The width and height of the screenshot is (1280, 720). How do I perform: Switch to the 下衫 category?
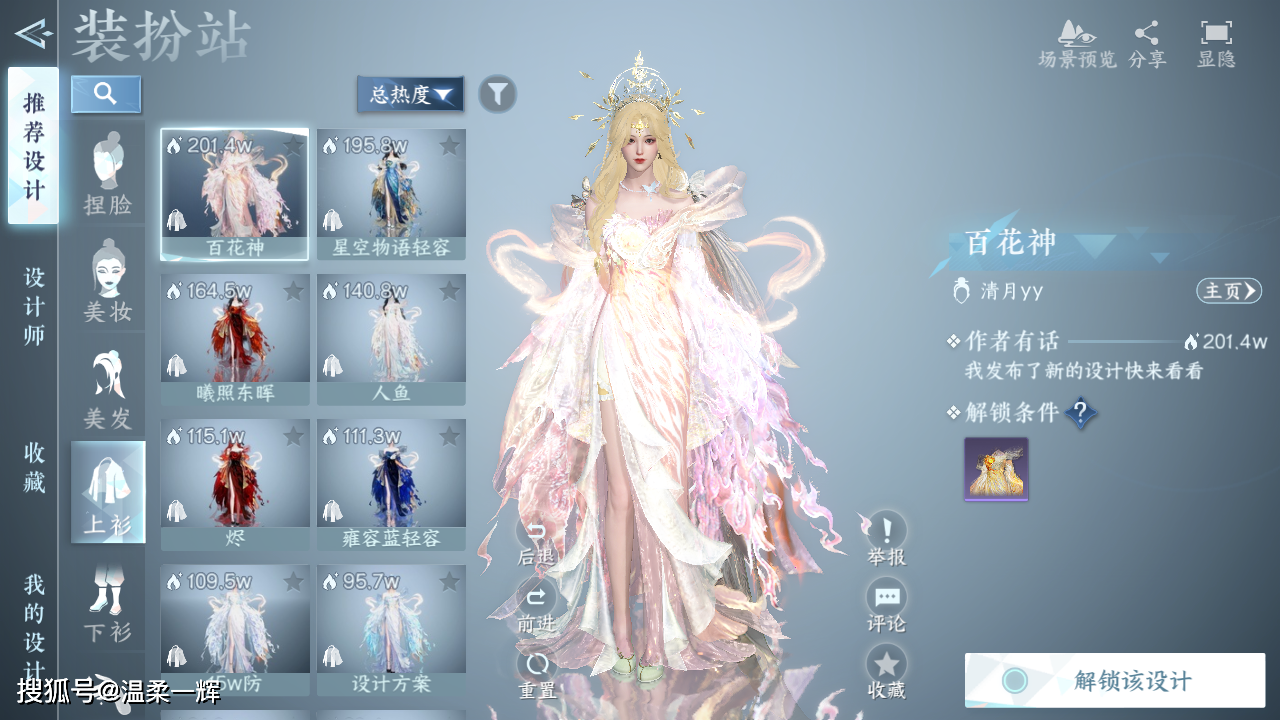pyautogui.click(x=108, y=602)
